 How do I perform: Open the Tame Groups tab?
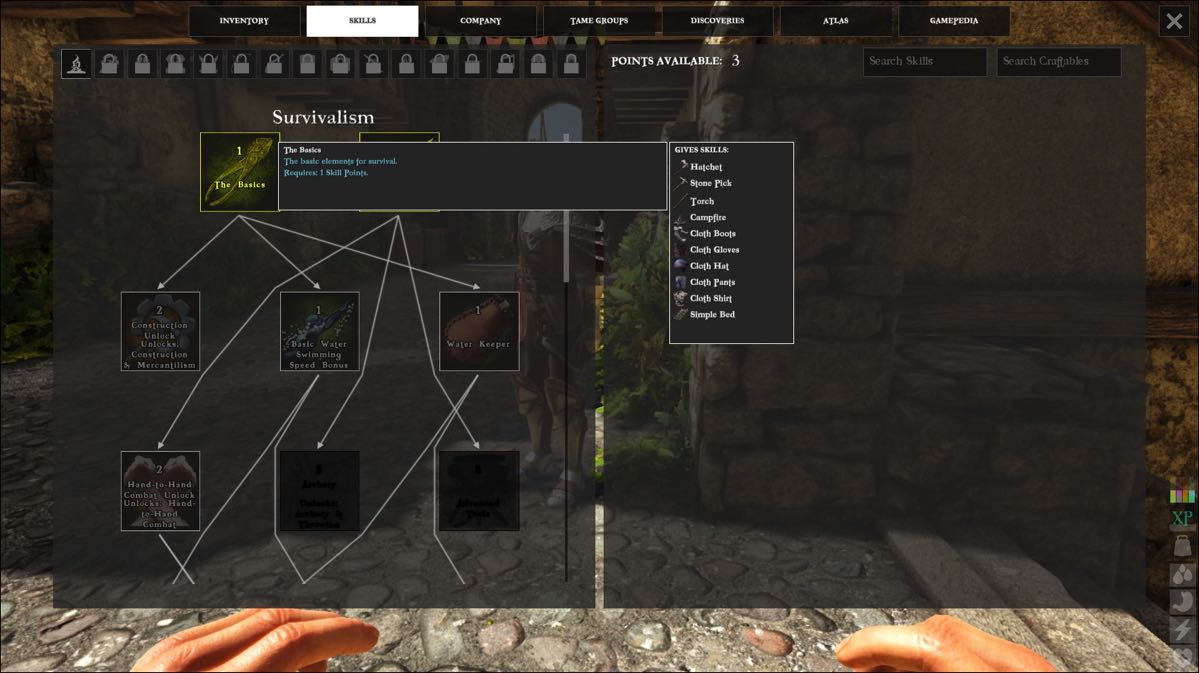click(x=599, y=21)
